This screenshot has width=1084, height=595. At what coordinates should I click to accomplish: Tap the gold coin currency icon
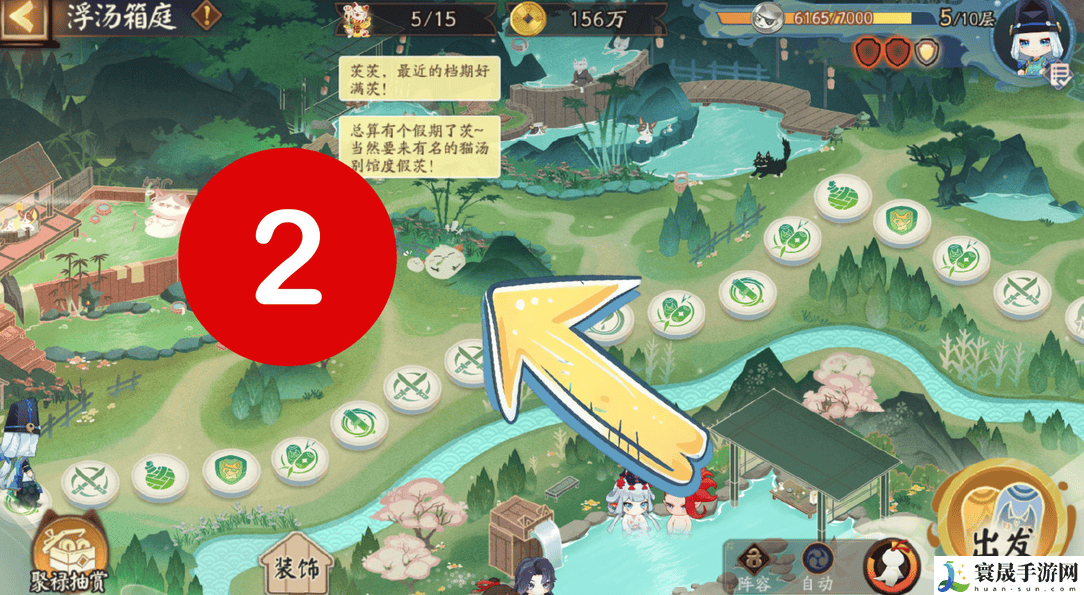(528, 18)
